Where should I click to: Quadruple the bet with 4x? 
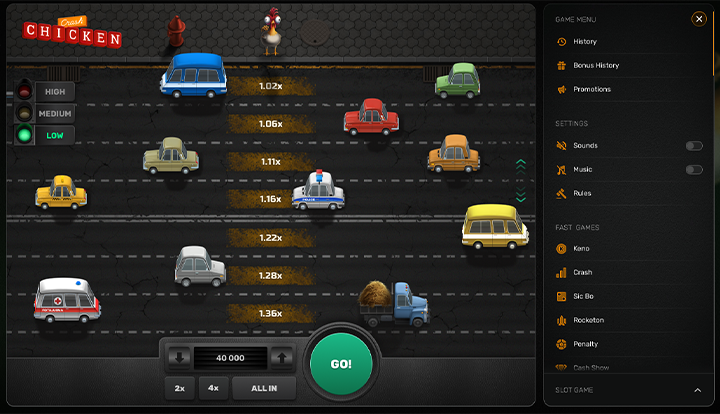213,388
